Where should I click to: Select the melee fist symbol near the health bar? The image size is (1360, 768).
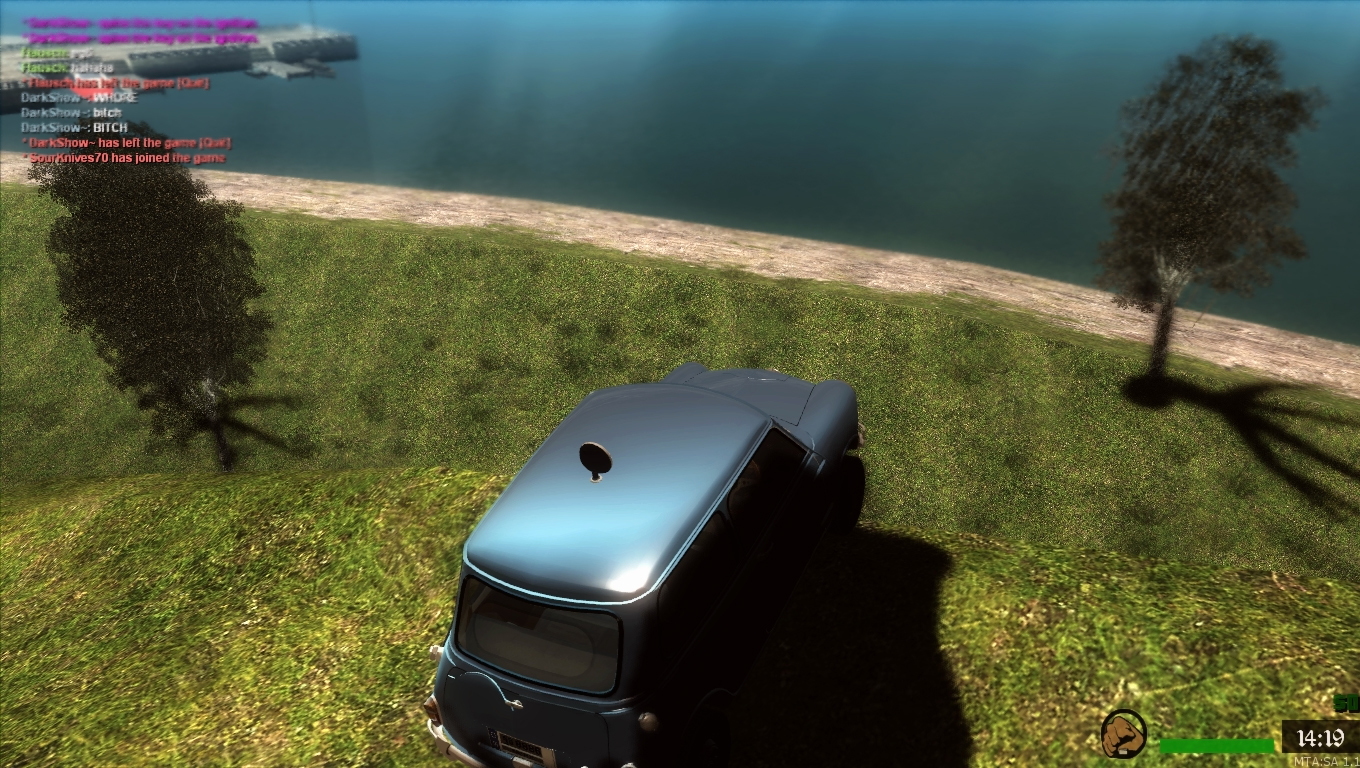click(1123, 735)
